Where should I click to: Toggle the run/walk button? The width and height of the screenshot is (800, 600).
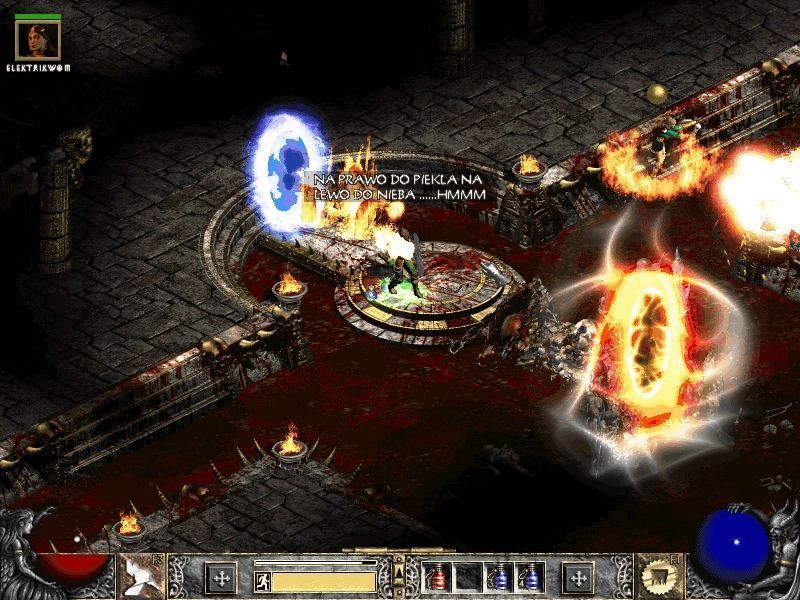(262, 579)
